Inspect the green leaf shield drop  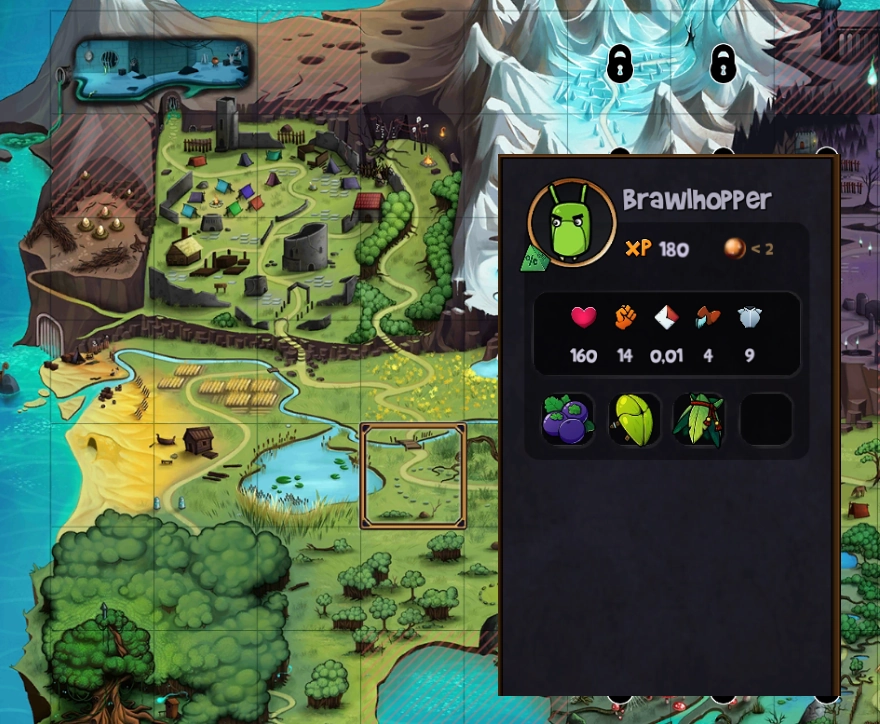coord(634,420)
